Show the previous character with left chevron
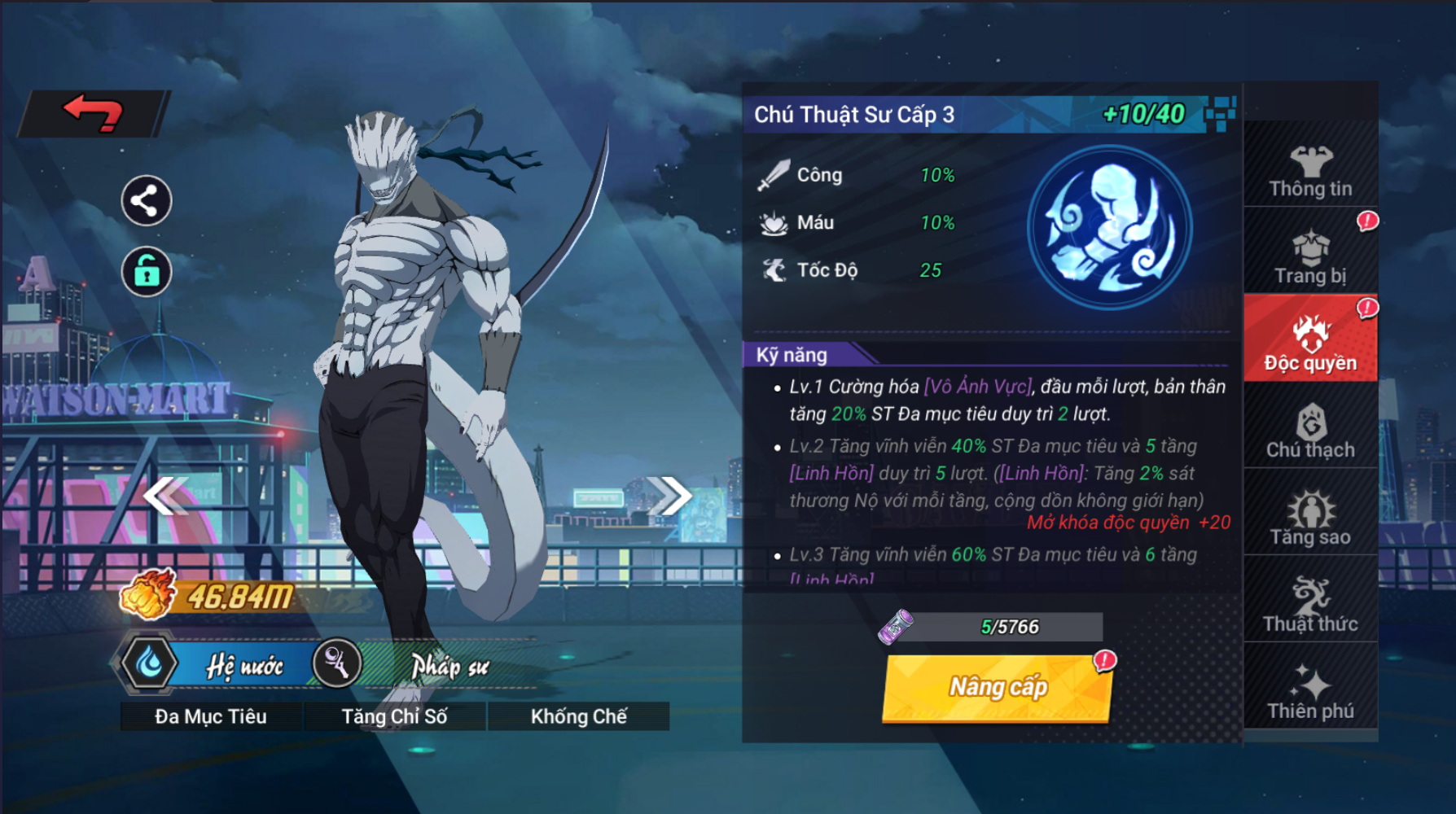 coord(165,495)
